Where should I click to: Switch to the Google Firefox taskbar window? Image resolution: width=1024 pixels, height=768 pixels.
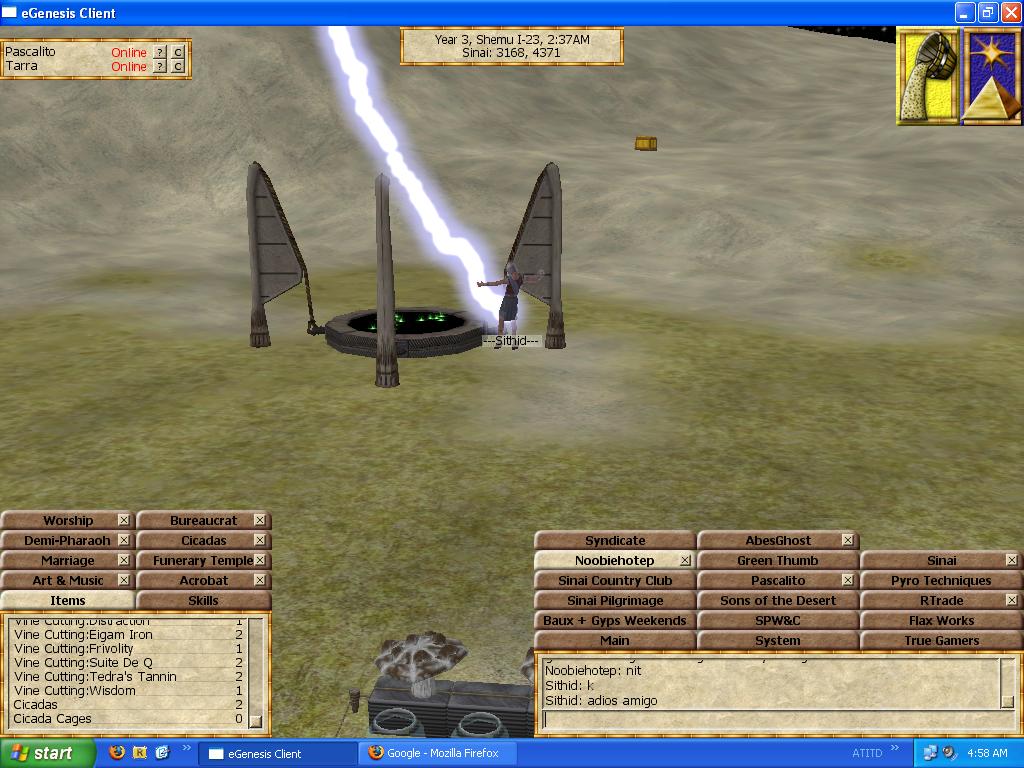434,753
